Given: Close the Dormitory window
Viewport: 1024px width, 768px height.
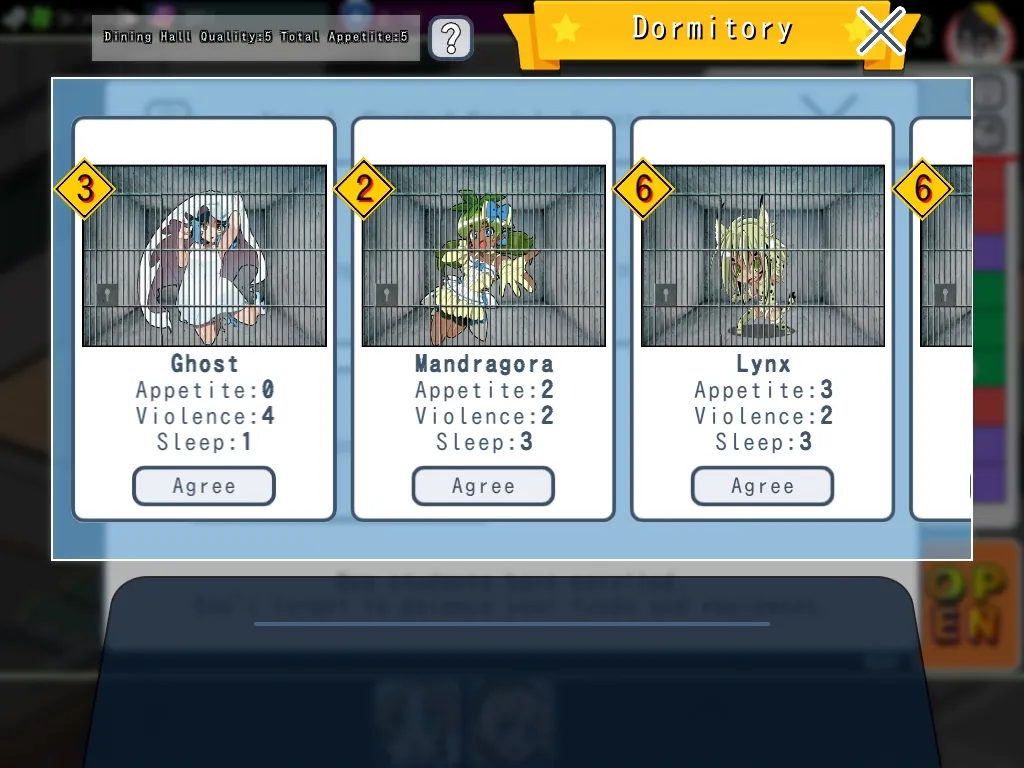Looking at the screenshot, I should coord(880,32).
